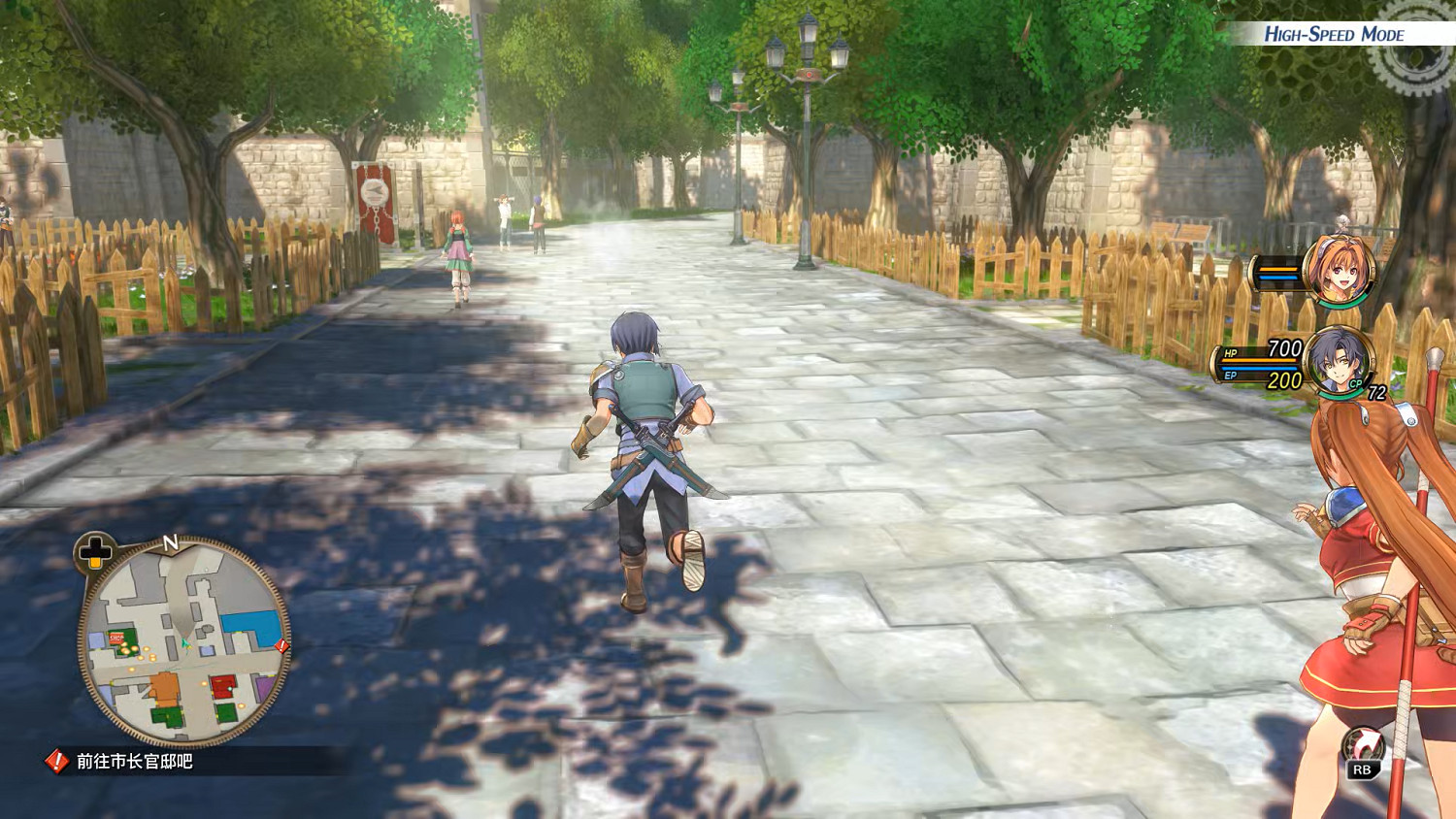
Task: Click Estelle's orange status gauge
Action: (x=1277, y=270)
